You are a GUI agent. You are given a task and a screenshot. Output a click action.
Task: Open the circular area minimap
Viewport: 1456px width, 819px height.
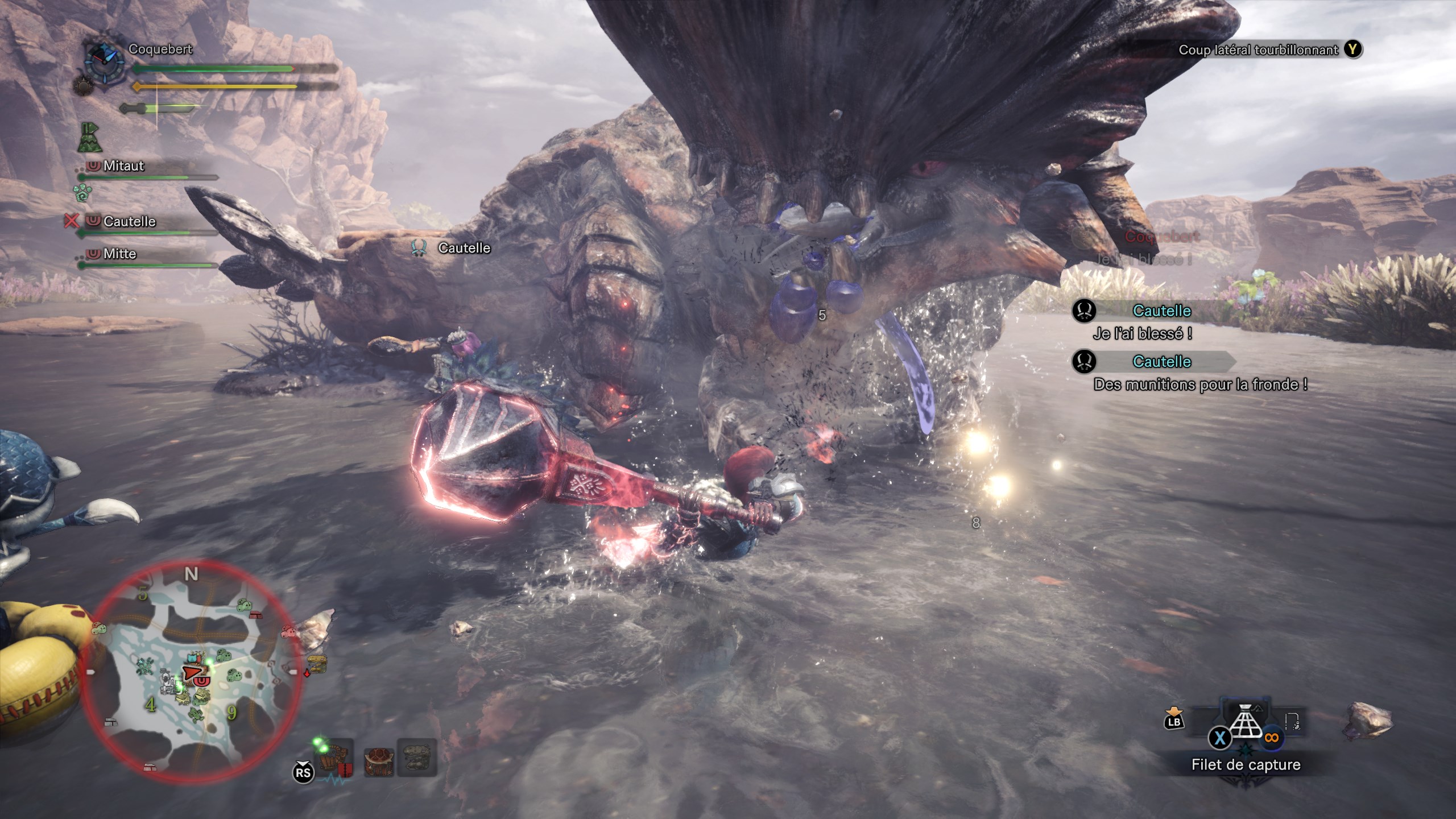tap(191, 671)
